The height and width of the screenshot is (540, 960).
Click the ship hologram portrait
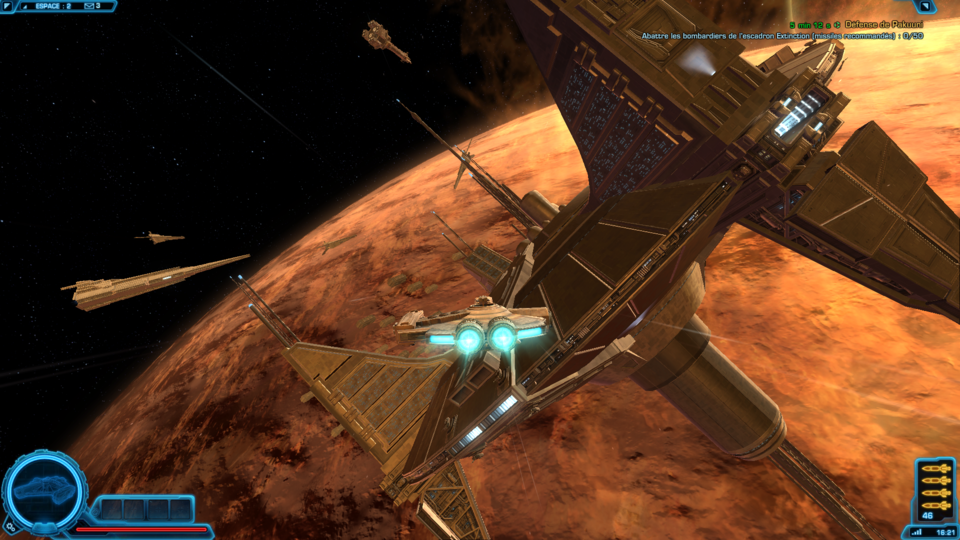(43, 490)
